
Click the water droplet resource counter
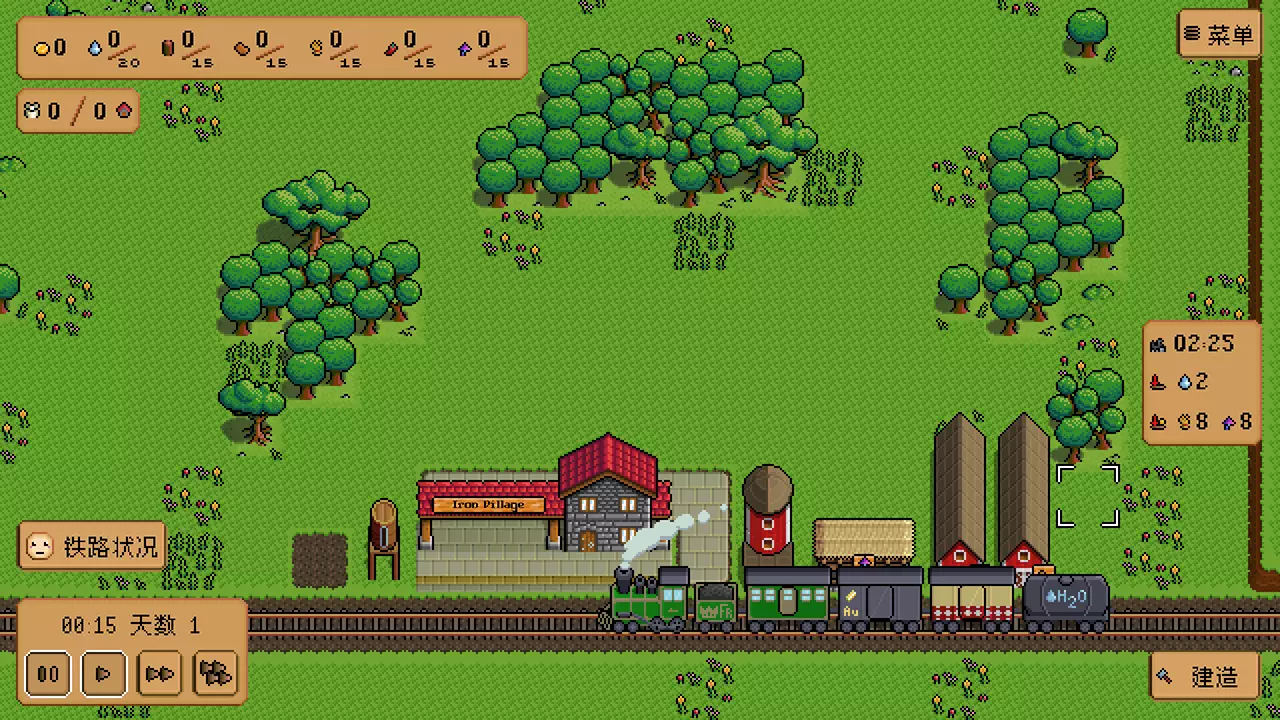(100, 44)
